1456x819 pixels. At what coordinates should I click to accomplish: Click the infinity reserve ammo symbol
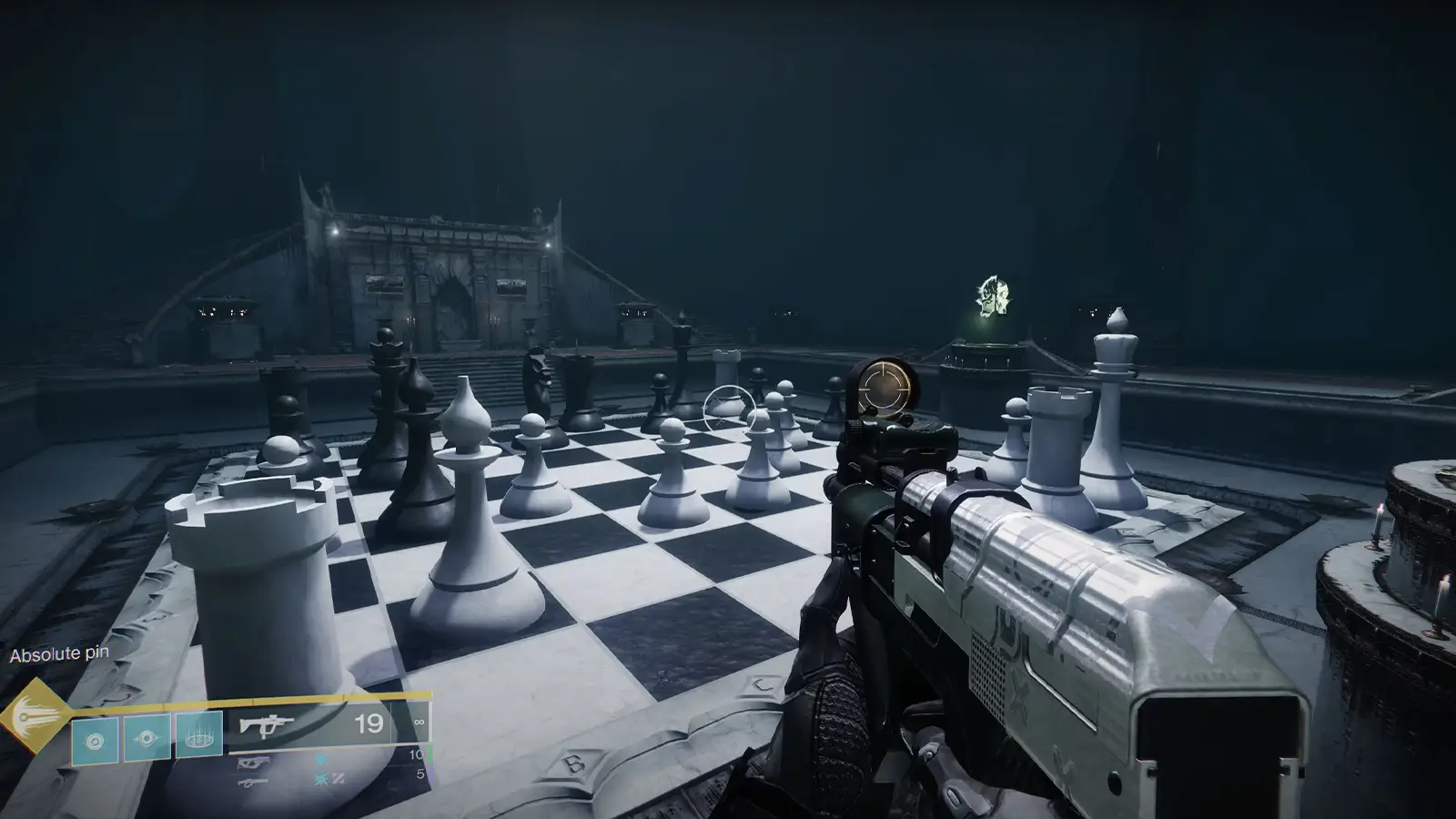click(x=420, y=721)
